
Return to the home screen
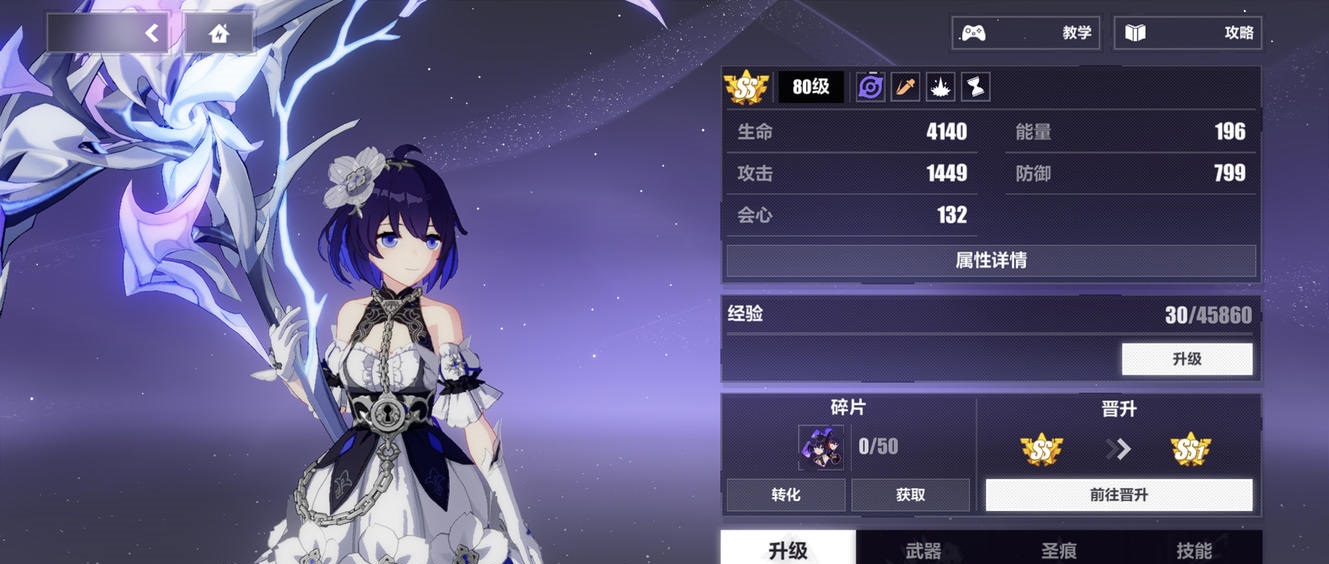(x=219, y=33)
